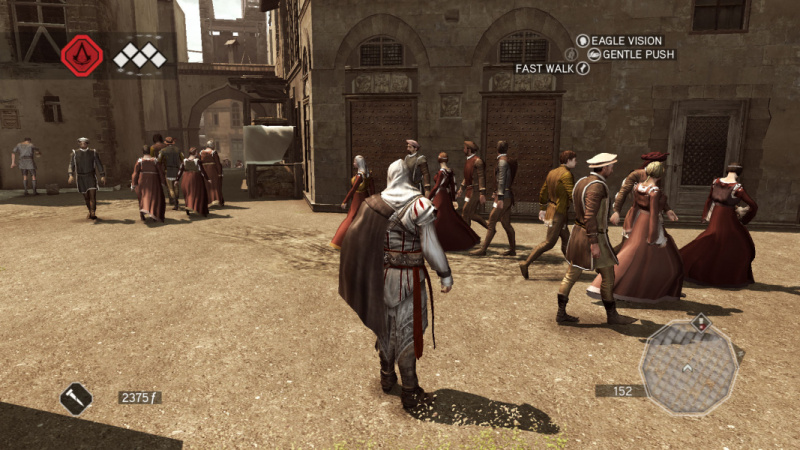The height and width of the screenshot is (450, 800).
Task: Click the red Assassin insignia icon
Action: click(82, 55)
